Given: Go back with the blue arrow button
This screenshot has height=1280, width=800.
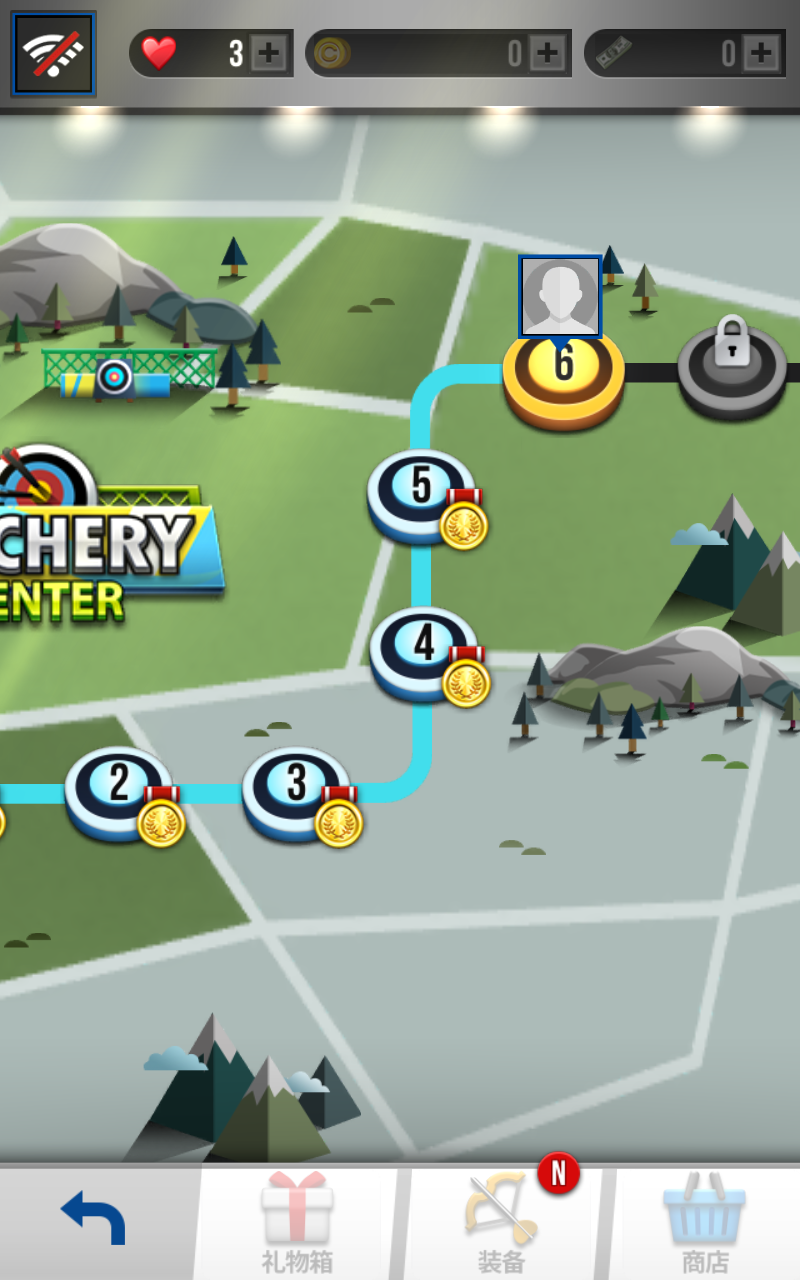Looking at the screenshot, I should pos(95,1220).
